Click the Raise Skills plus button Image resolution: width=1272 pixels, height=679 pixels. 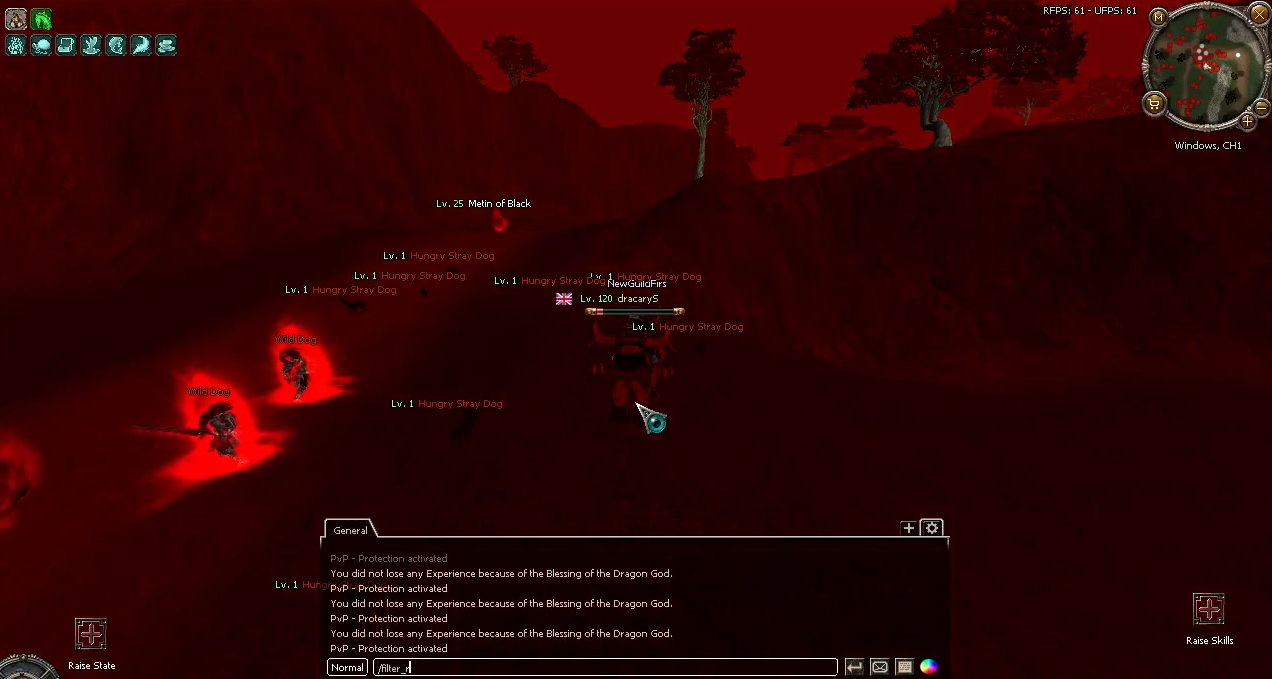[x=1209, y=608]
